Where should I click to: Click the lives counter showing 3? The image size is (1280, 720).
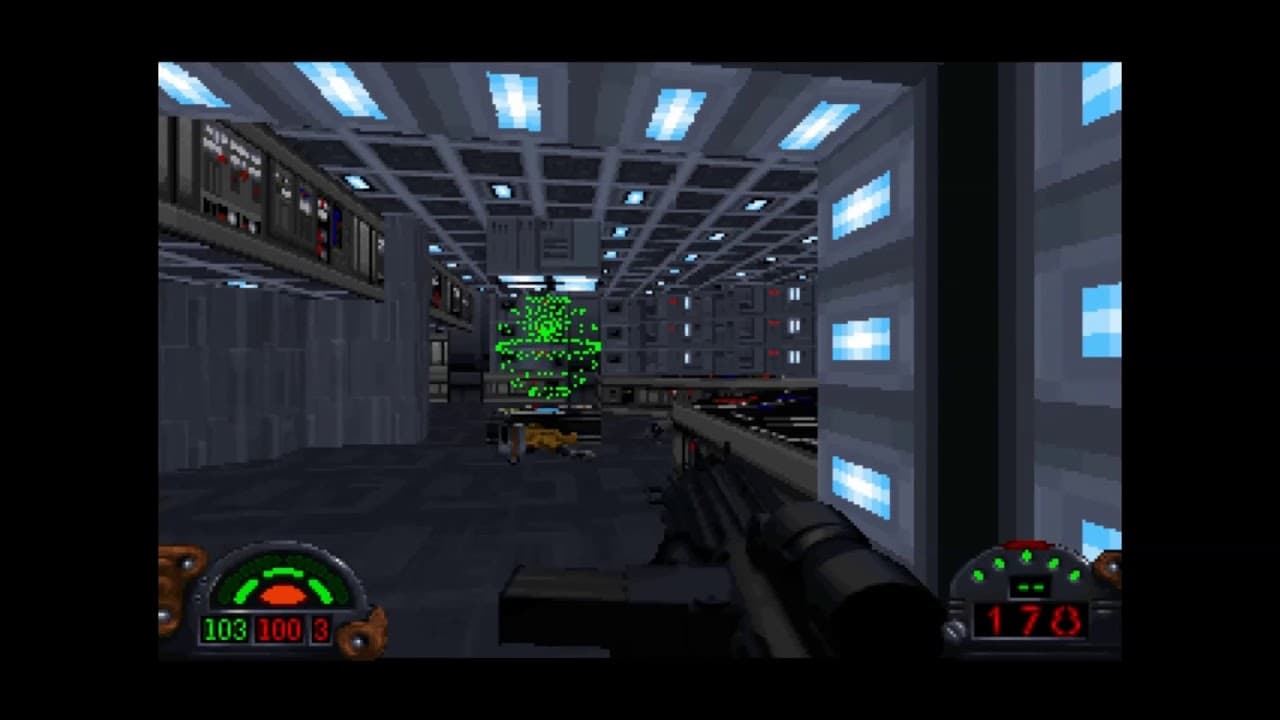pyautogui.click(x=320, y=630)
